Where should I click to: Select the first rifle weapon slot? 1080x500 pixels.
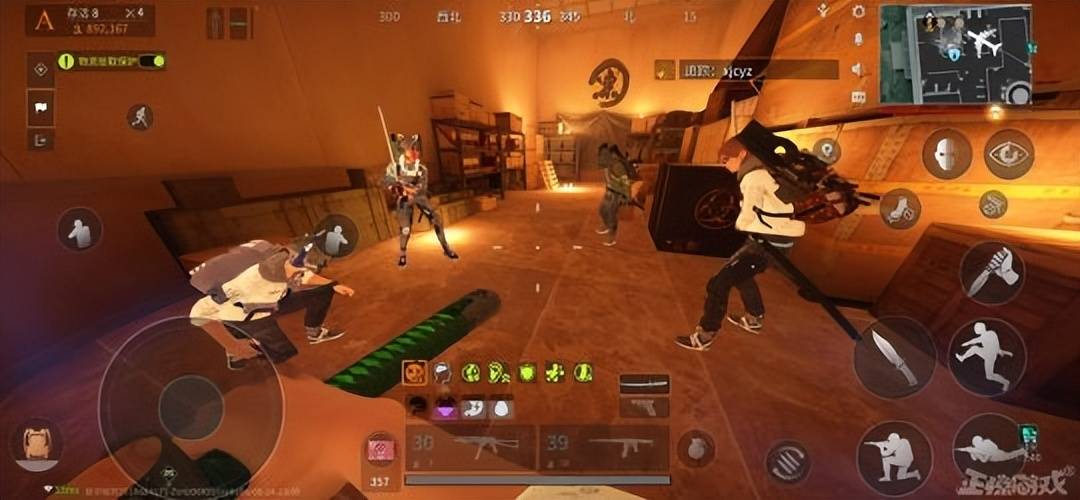(470, 446)
